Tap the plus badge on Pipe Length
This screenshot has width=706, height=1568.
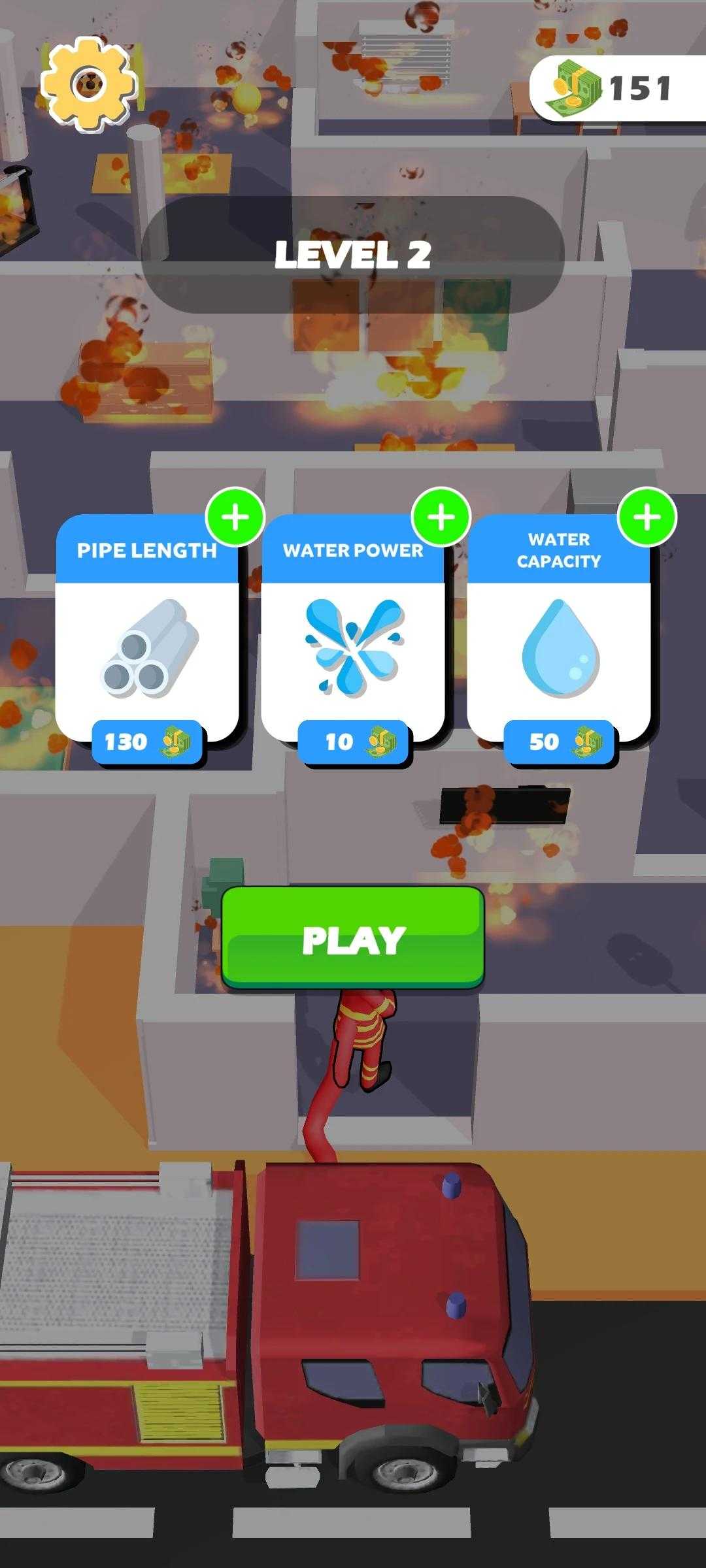point(235,517)
